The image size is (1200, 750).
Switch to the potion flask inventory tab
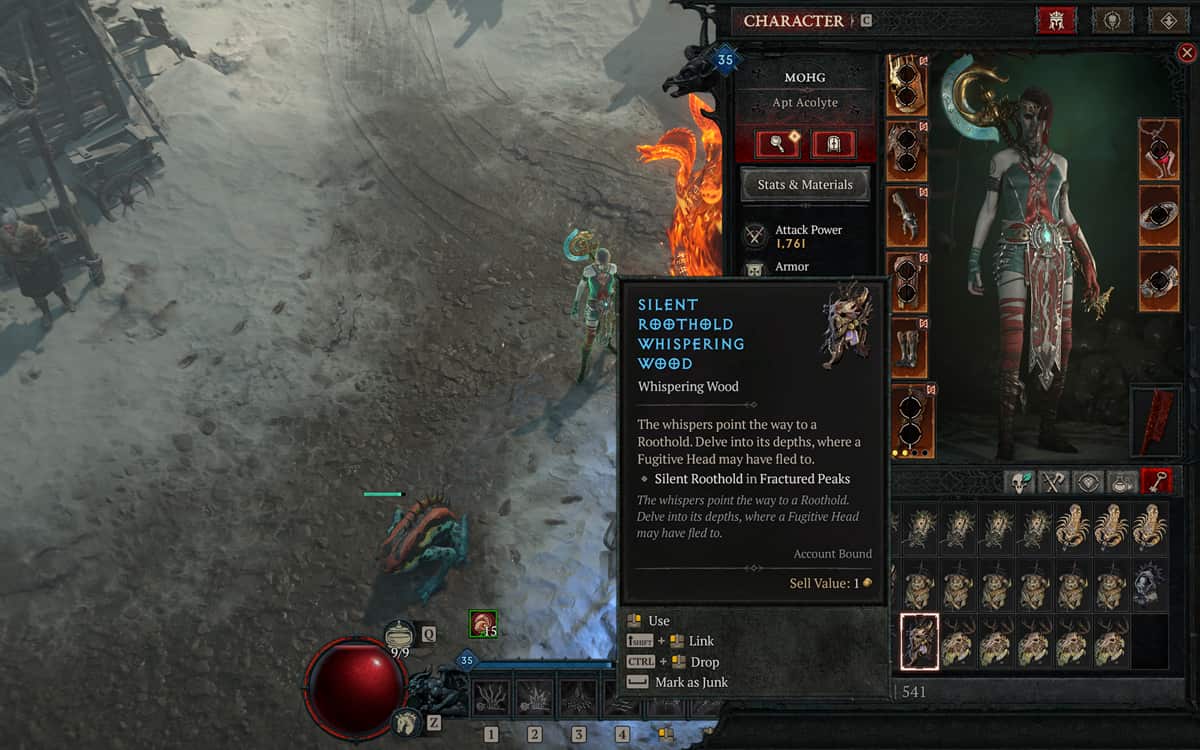(x=1122, y=482)
